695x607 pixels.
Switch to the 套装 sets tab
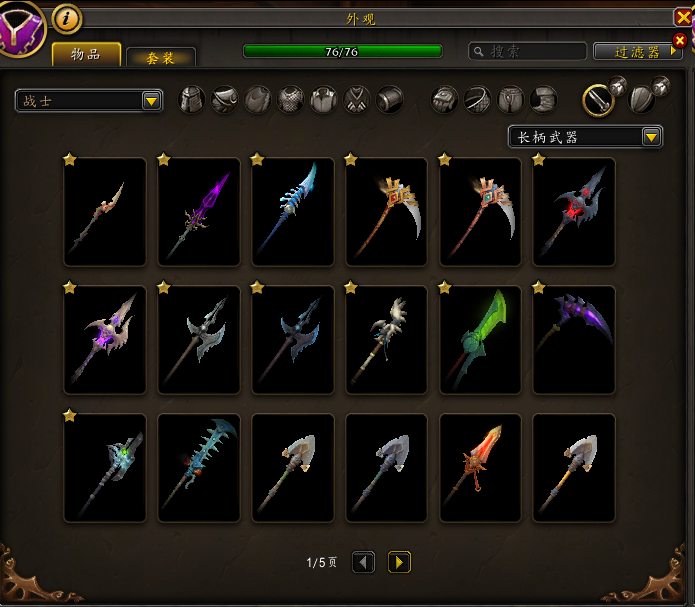[161, 58]
